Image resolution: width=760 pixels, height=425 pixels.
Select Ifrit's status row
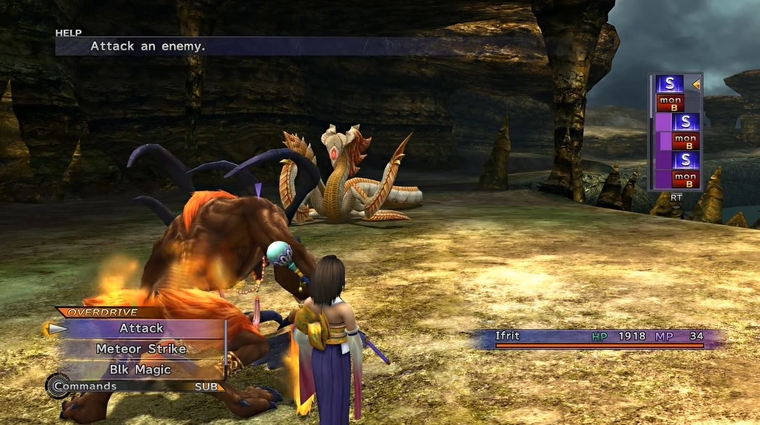tap(597, 337)
